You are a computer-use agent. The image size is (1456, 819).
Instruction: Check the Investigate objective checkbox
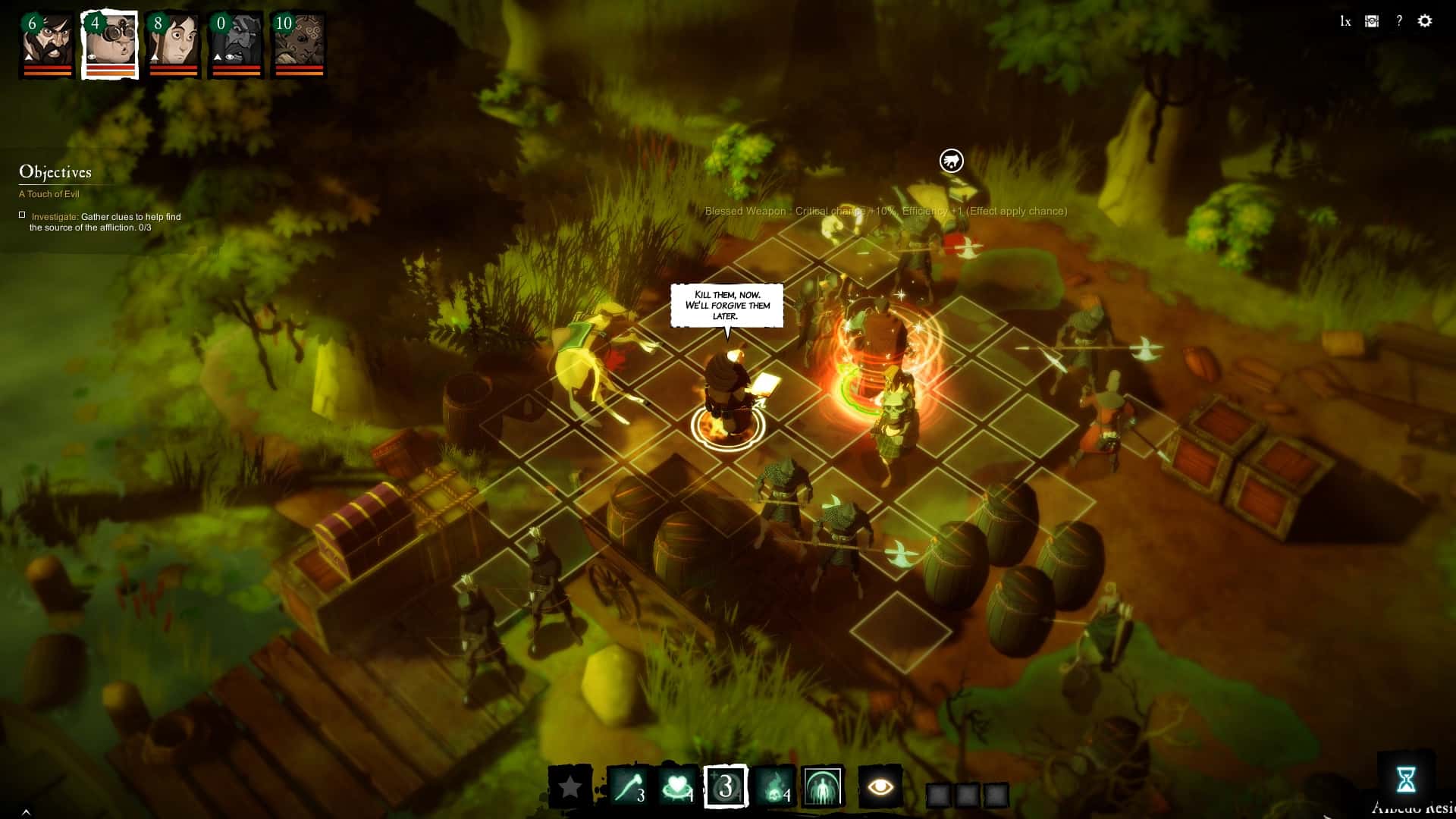(22, 215)
